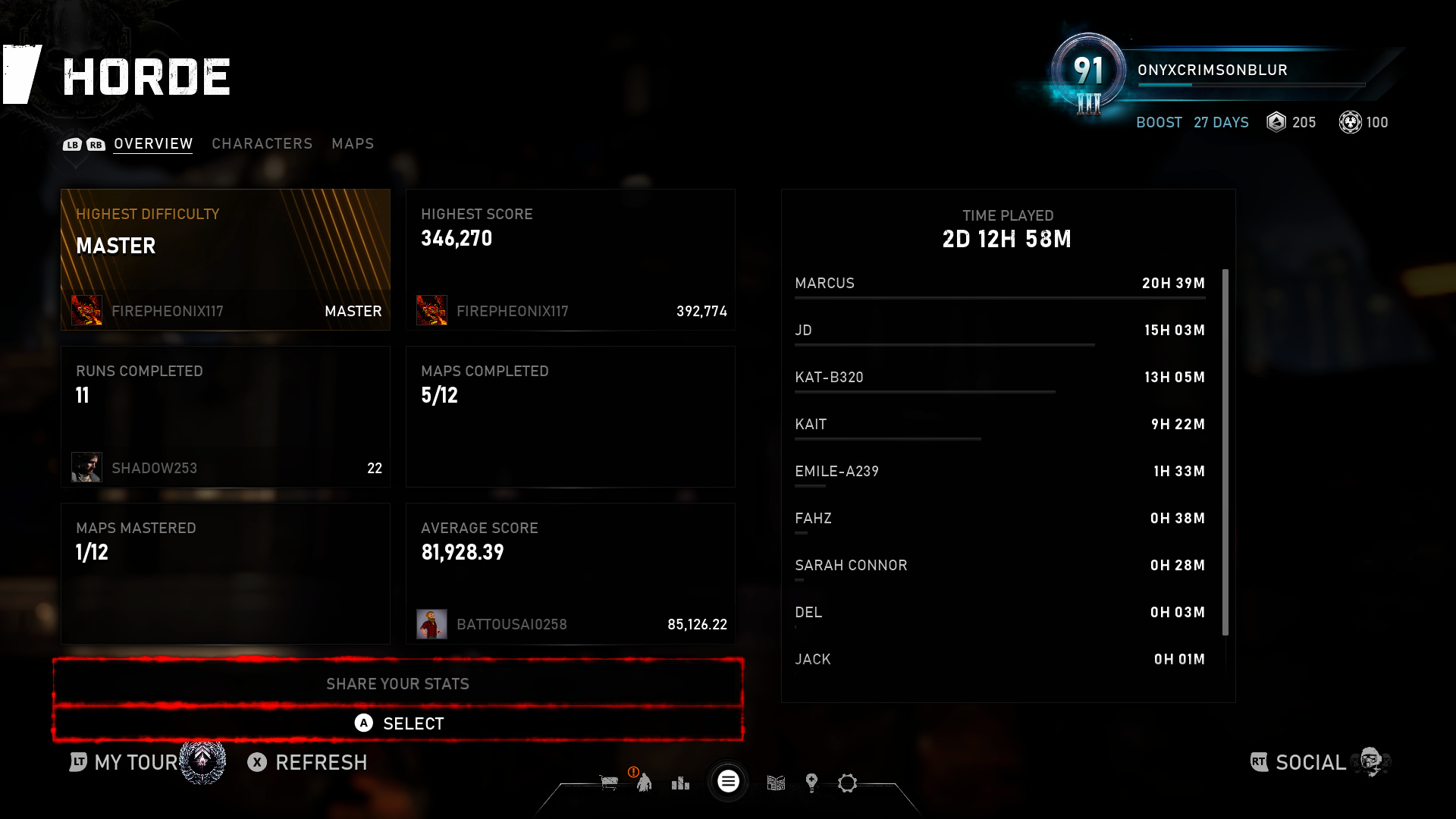The width and height of the screenshot is (1456, 819).
Task: Open the character customization icon with alert
Action: click(x=644, y=782)
